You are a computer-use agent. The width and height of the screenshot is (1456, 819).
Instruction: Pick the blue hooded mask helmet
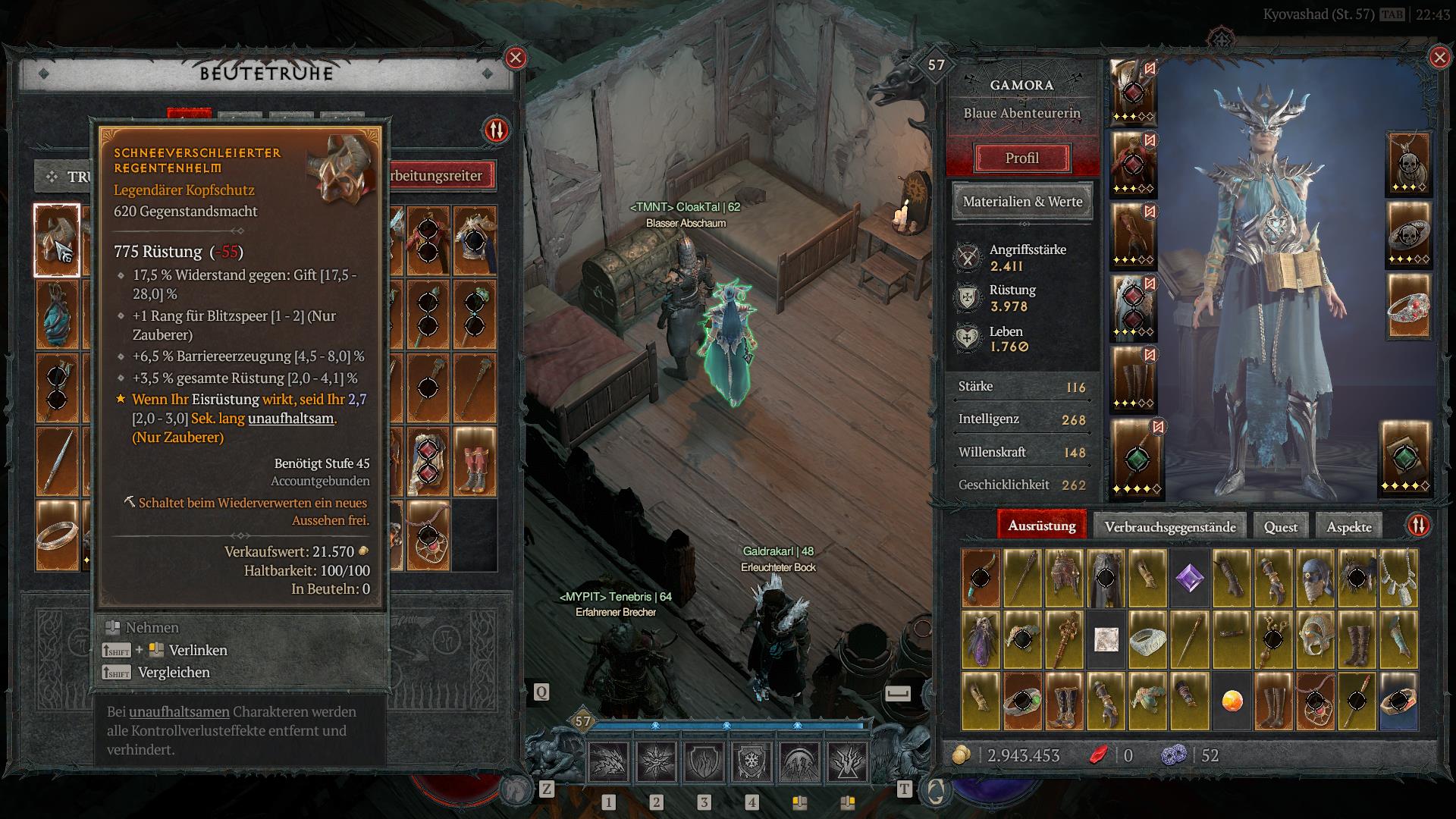point(1315,579)
